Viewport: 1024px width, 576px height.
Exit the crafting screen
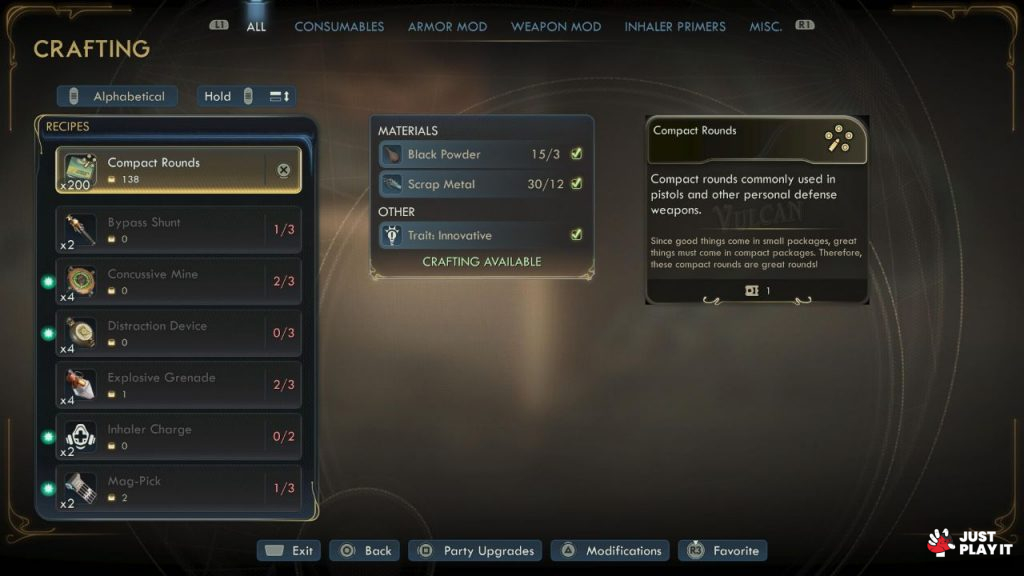click(289, 551)
